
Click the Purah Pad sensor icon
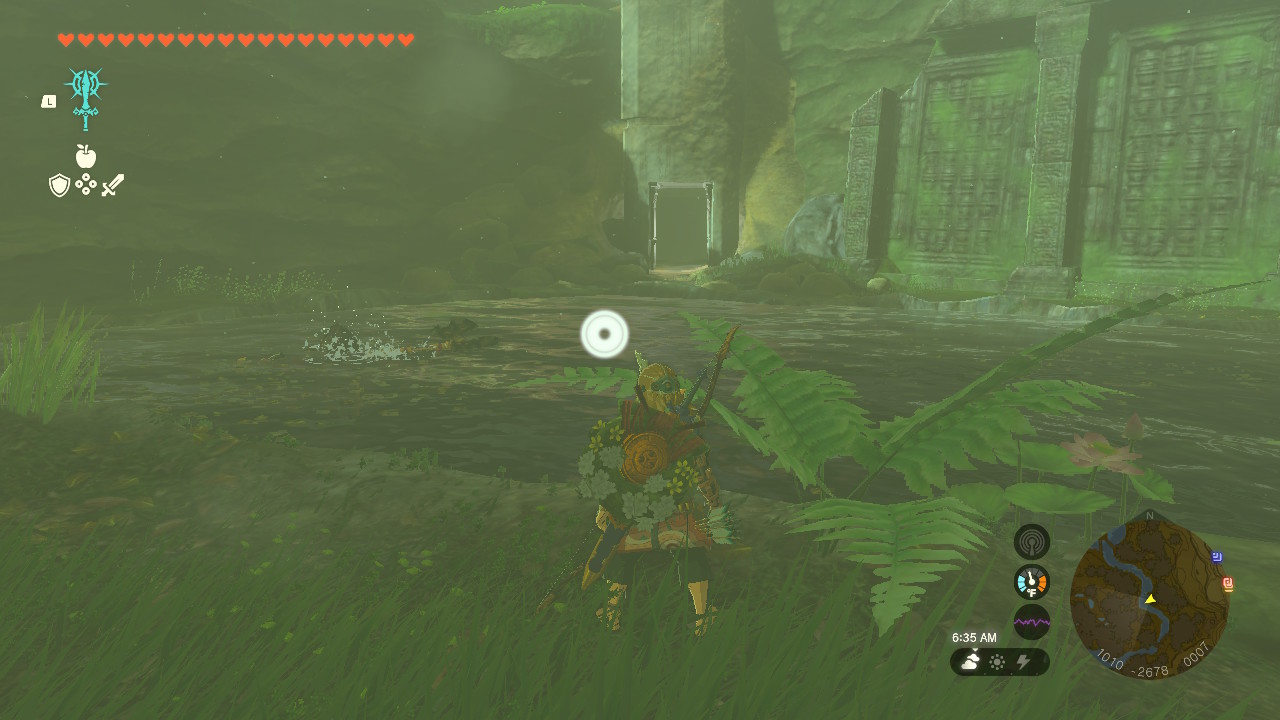1032,540
